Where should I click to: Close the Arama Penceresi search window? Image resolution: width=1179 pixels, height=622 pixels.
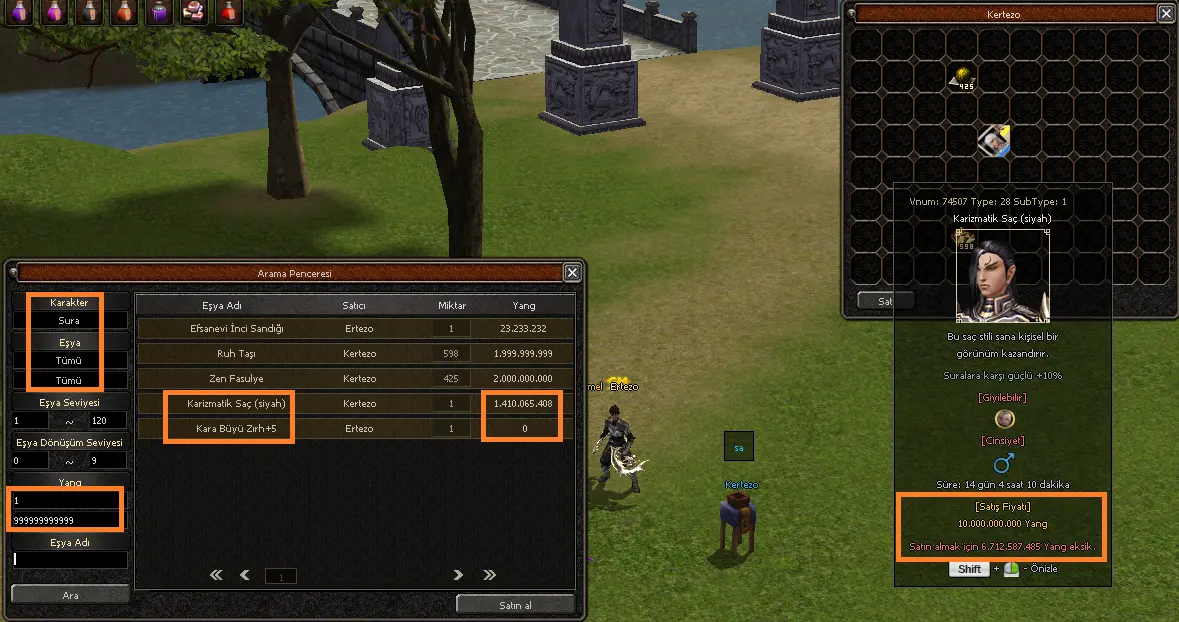572,272
